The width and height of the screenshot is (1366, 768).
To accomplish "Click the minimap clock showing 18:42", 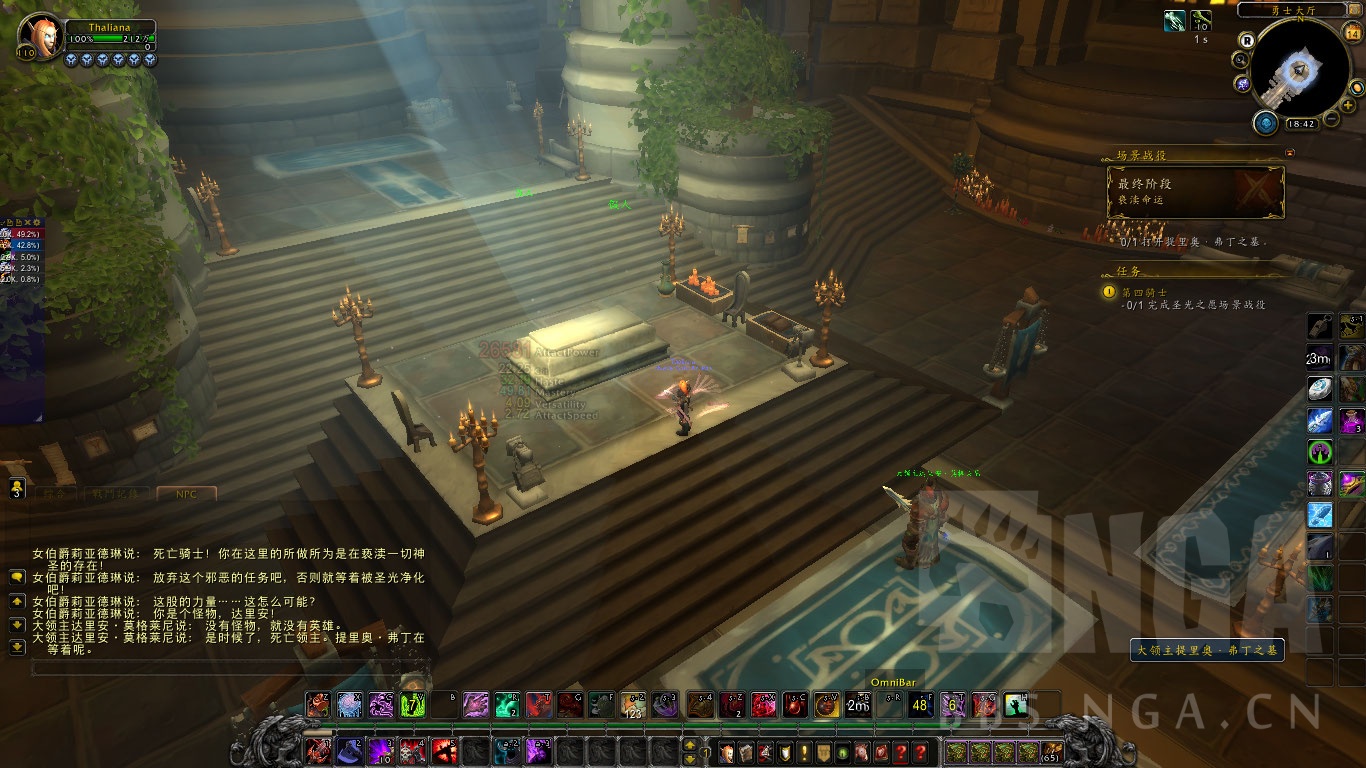I will point(1301,124).
